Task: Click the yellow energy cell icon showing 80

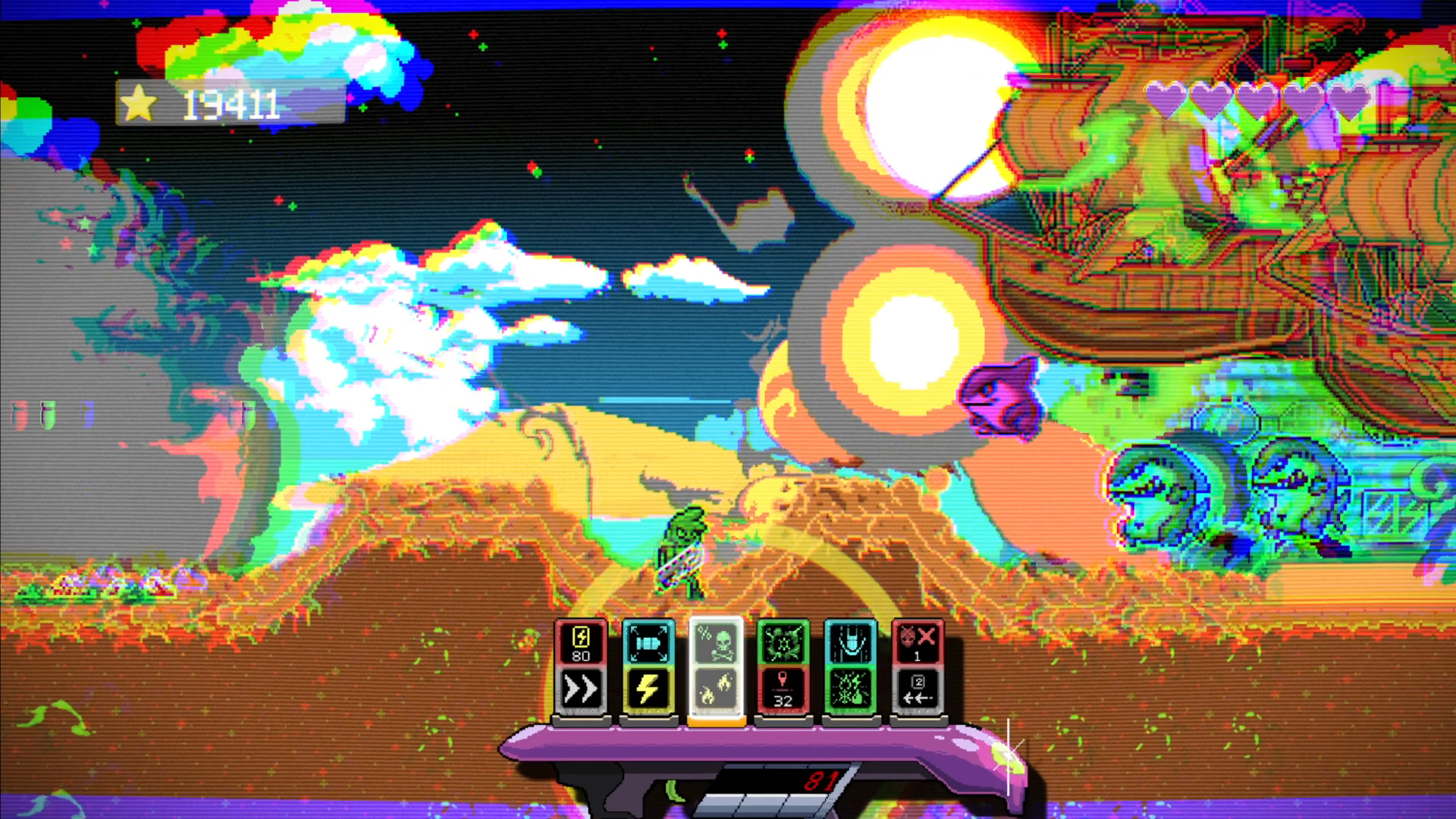Action: coord(580,644)
